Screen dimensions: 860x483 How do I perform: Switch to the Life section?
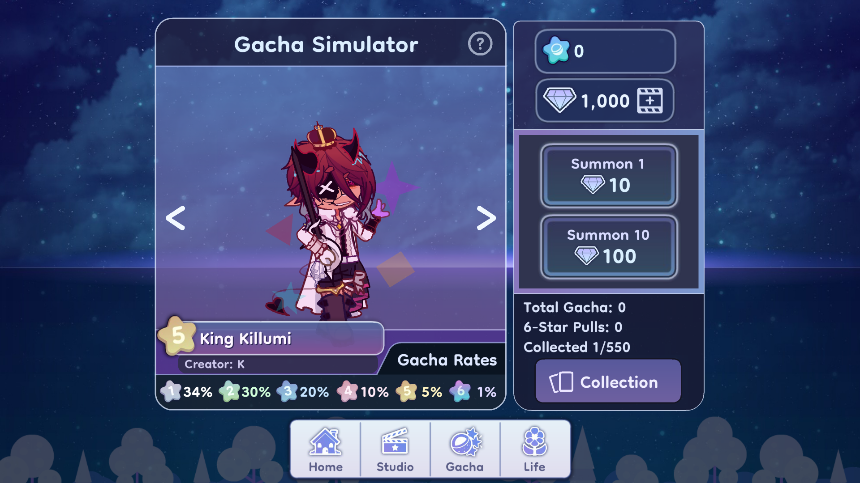click(535, 449)
